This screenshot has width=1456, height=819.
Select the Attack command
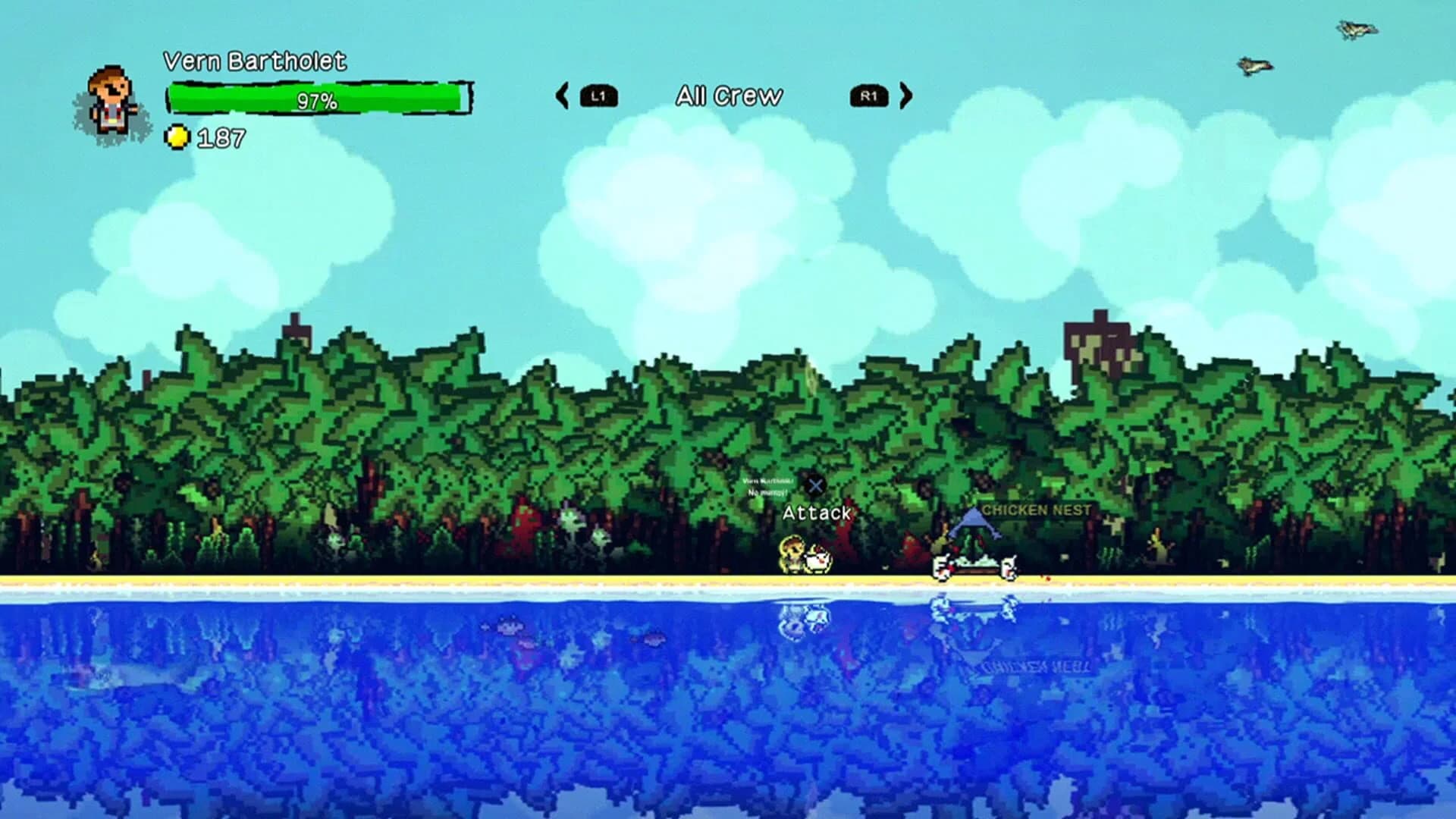tap(817, 513)
